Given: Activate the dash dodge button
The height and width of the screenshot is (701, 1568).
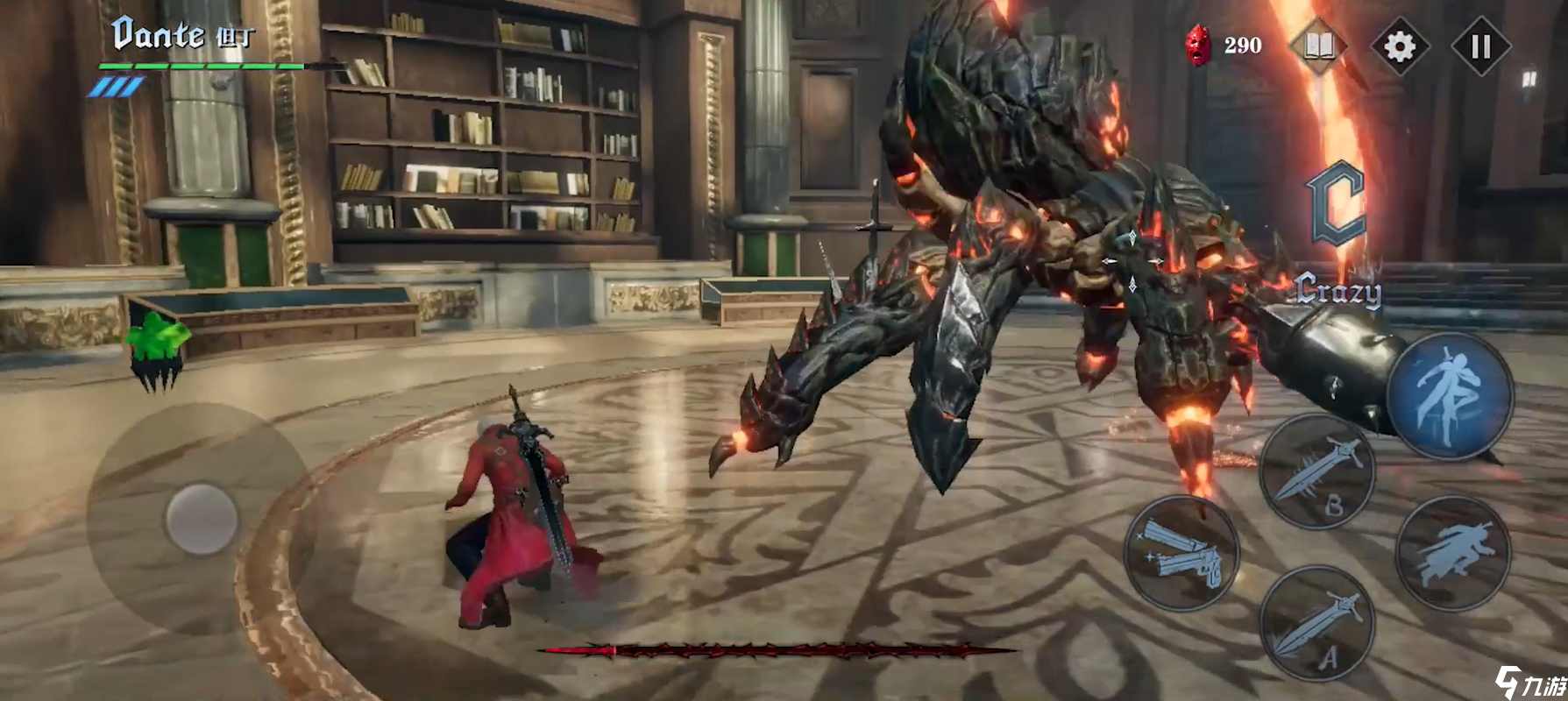Looking at the screenshot, I should [1453, 554].
